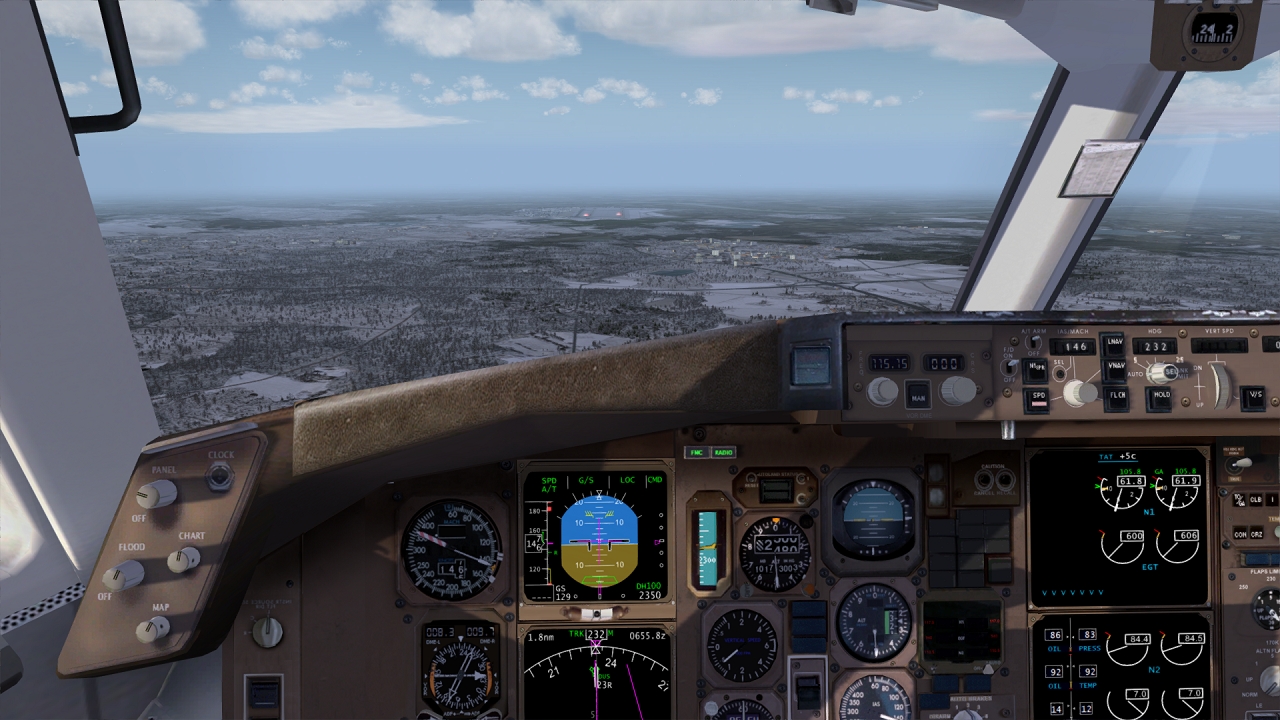Click the CLOCK button on side panel

[x=219, y=476]
